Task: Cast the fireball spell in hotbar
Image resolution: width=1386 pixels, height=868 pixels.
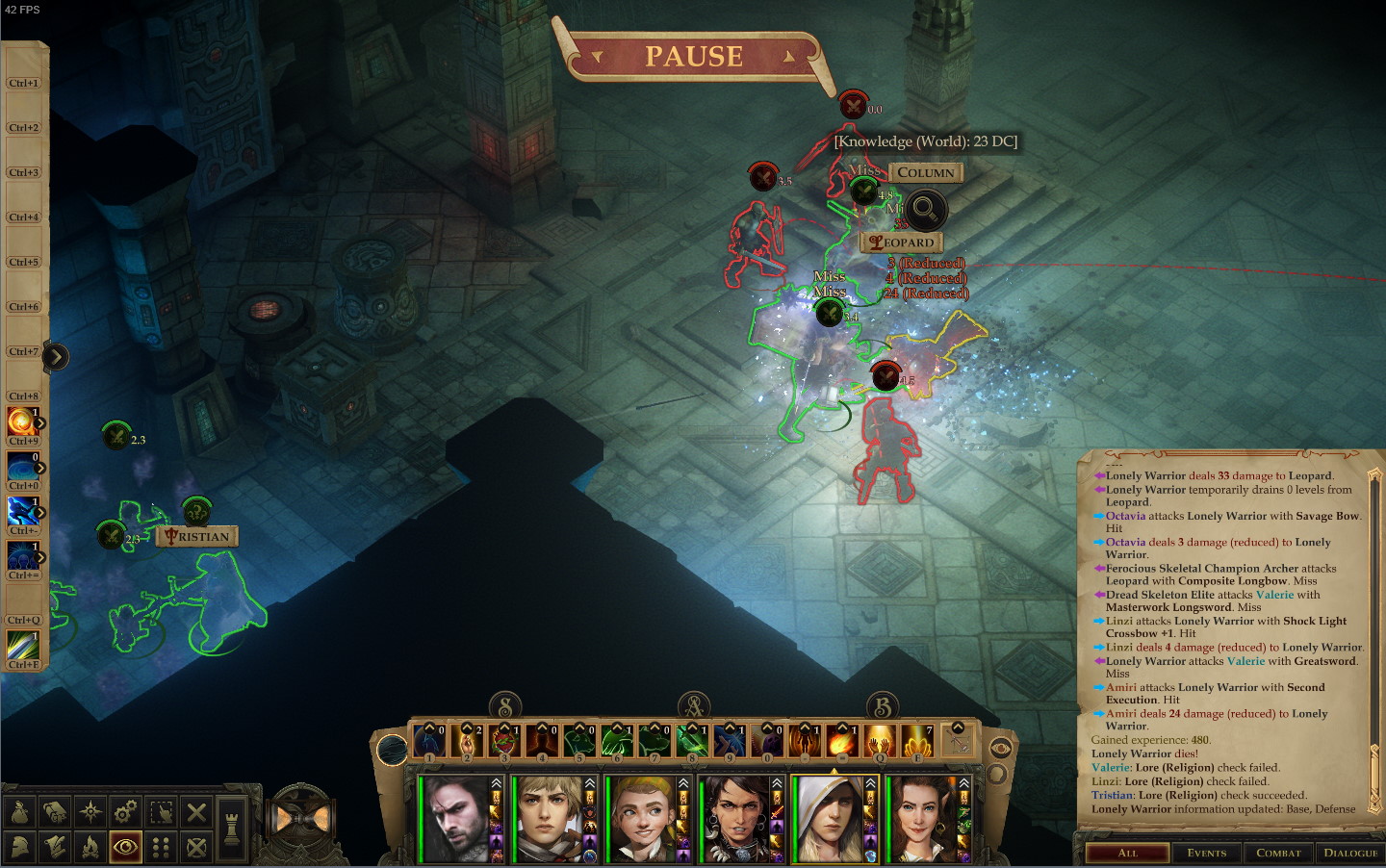Action: click(842, 742)
